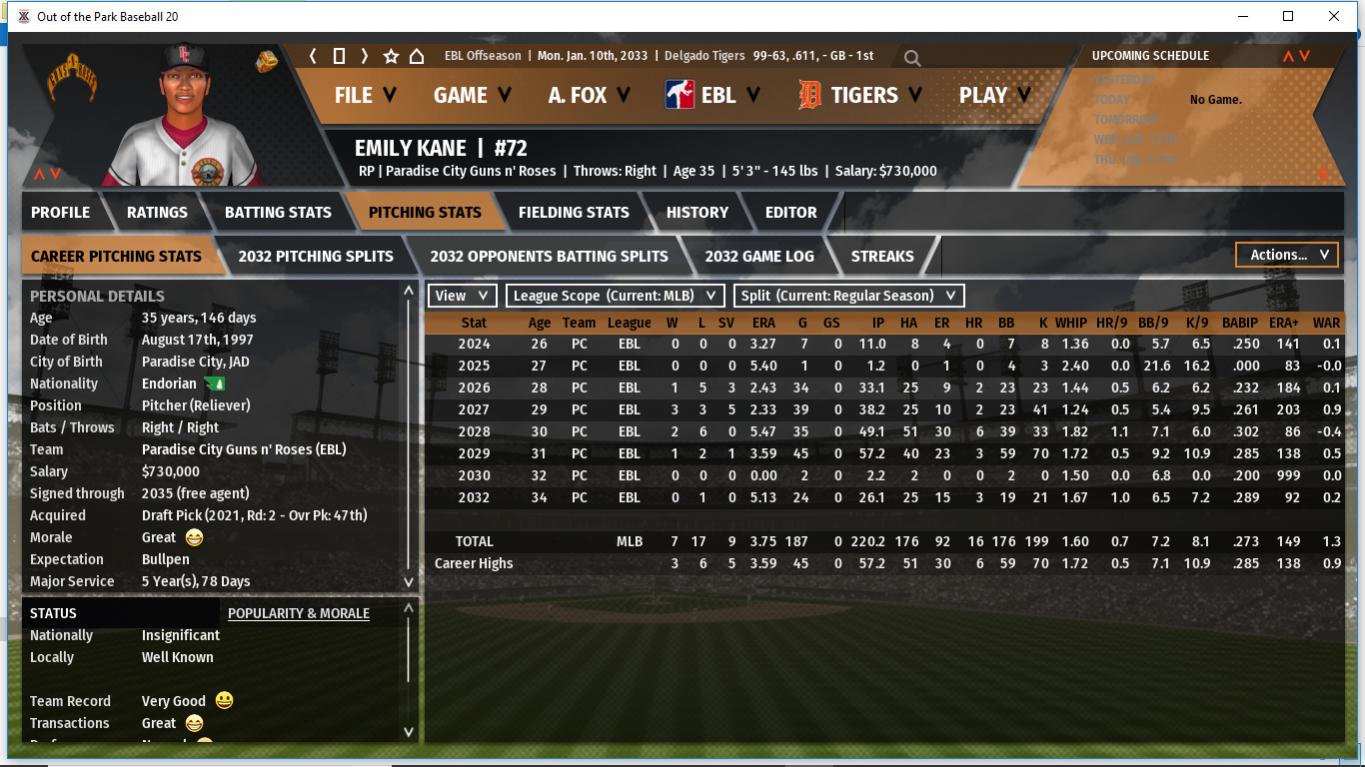This screenshot has height=767, width=1365.
Task: Close the game window
Action: (1333, 16)
